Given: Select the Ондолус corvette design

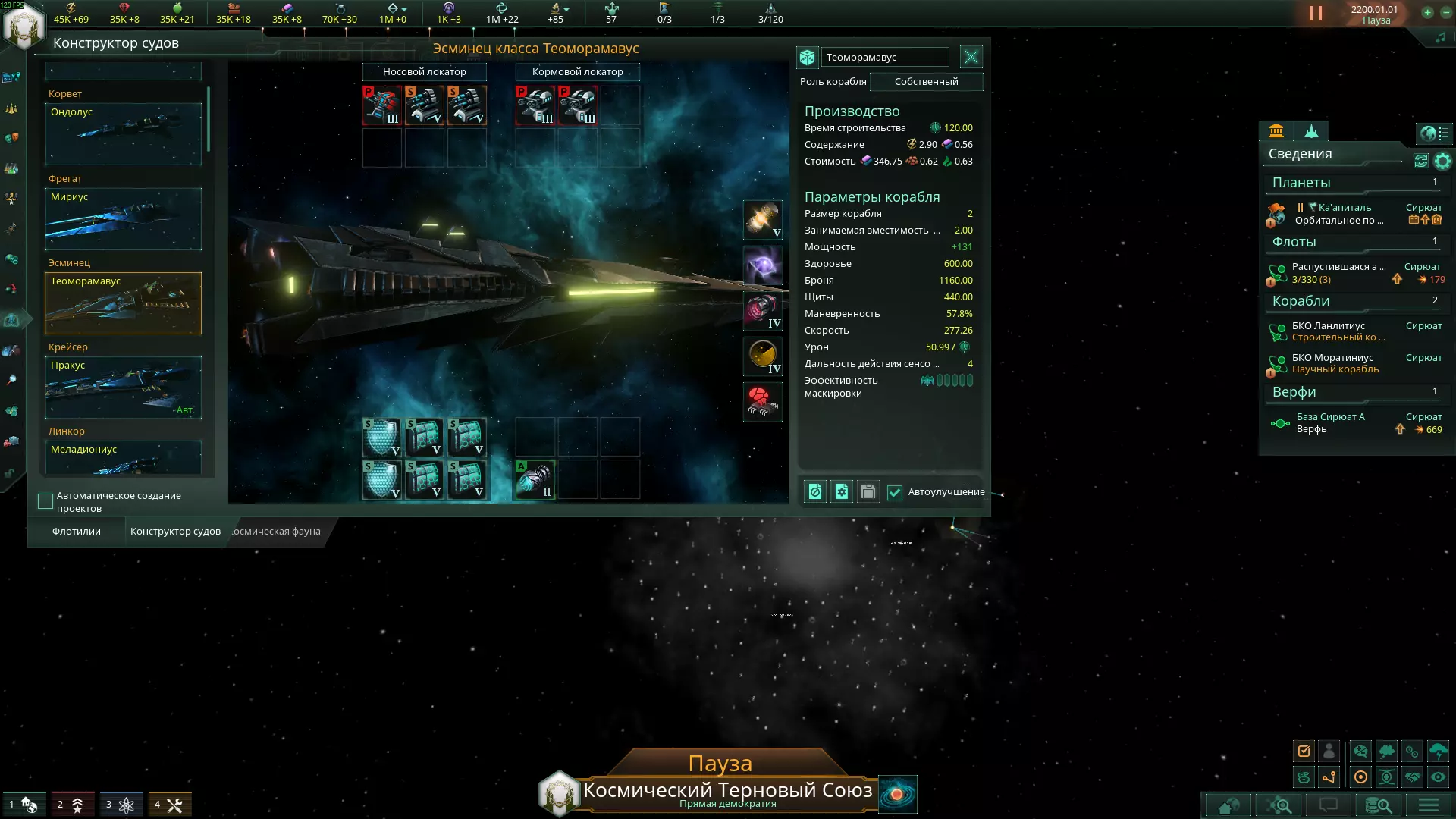Looking at the screenshot, I should [123, 134].
